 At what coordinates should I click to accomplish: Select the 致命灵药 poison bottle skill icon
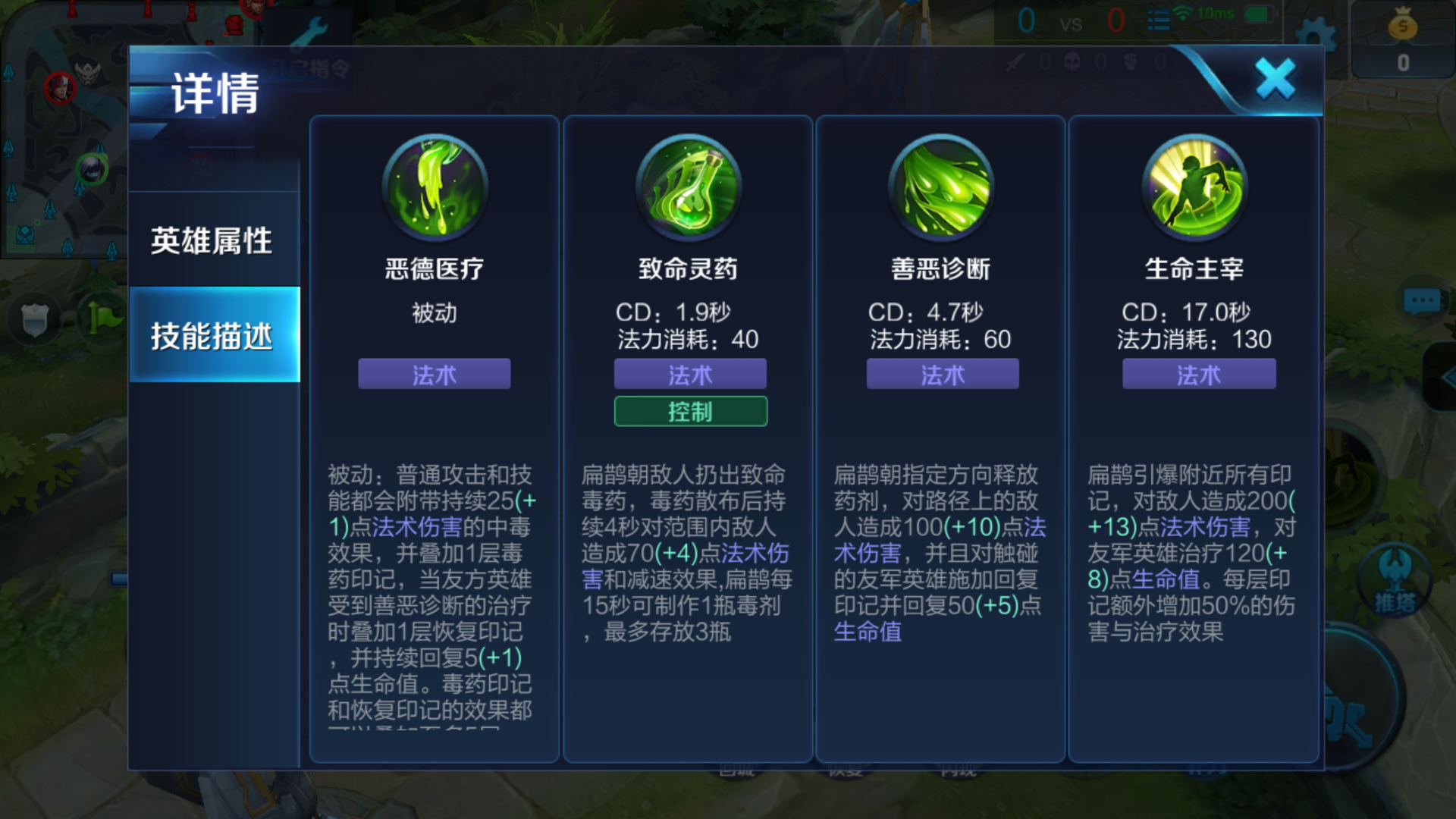[x=689, y=188]
